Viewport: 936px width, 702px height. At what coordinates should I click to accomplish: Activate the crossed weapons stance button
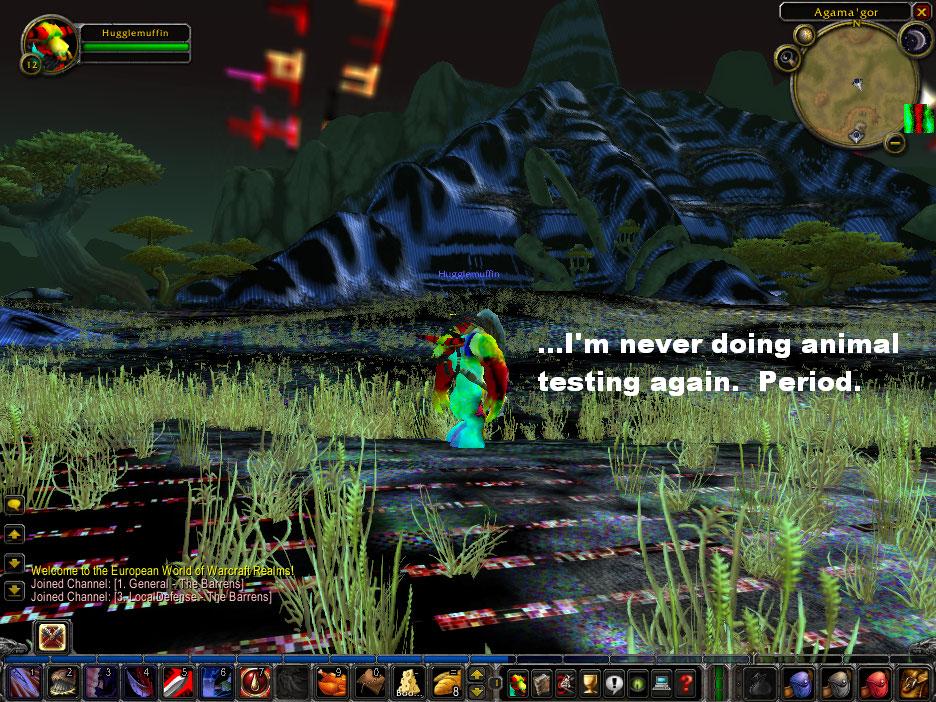coord(52,636)
